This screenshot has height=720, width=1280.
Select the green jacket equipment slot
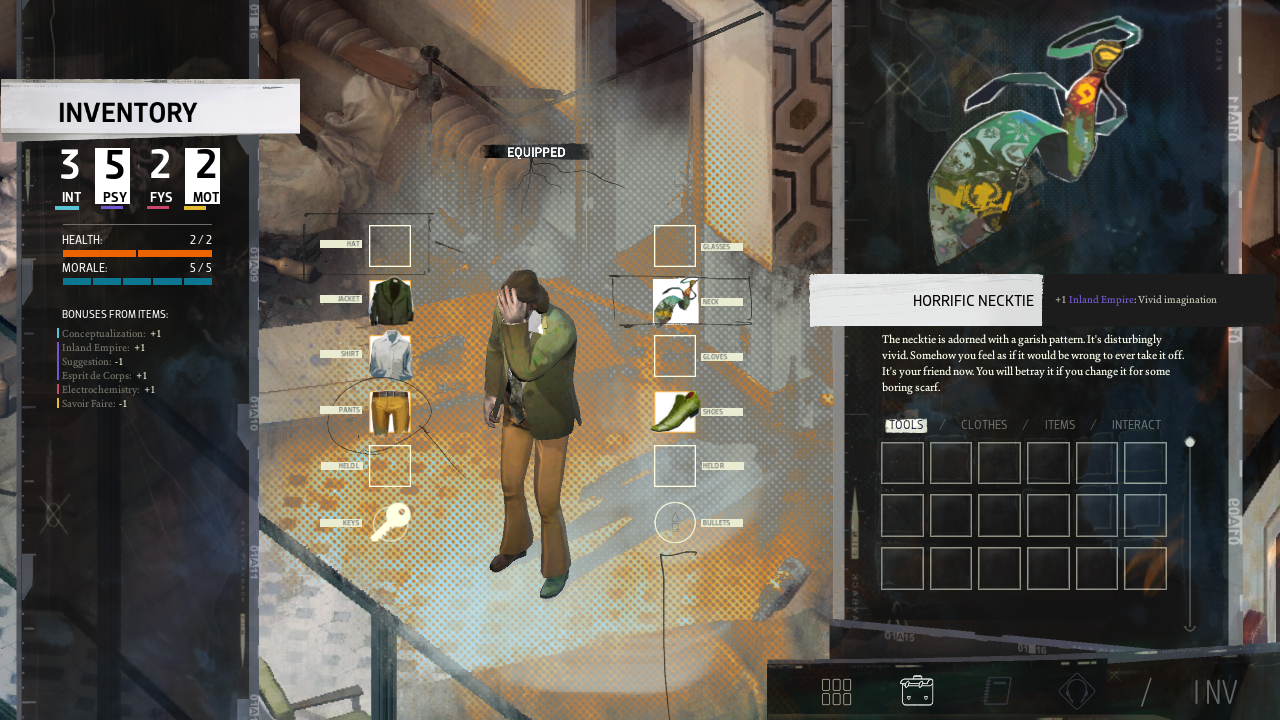click(390, 301)
